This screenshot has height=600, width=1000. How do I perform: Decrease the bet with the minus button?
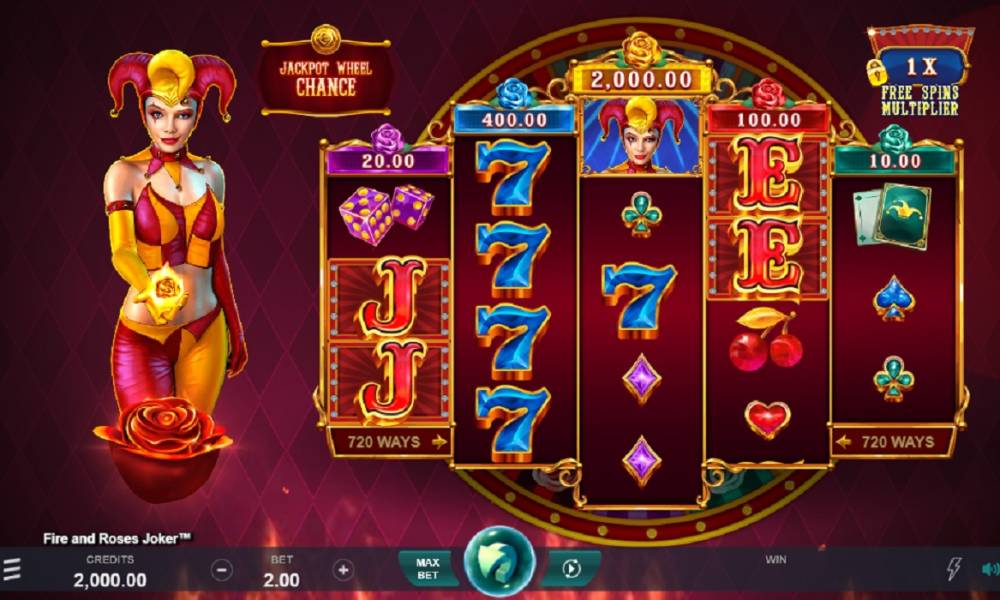pyautogui.click(x=223, y=570)
